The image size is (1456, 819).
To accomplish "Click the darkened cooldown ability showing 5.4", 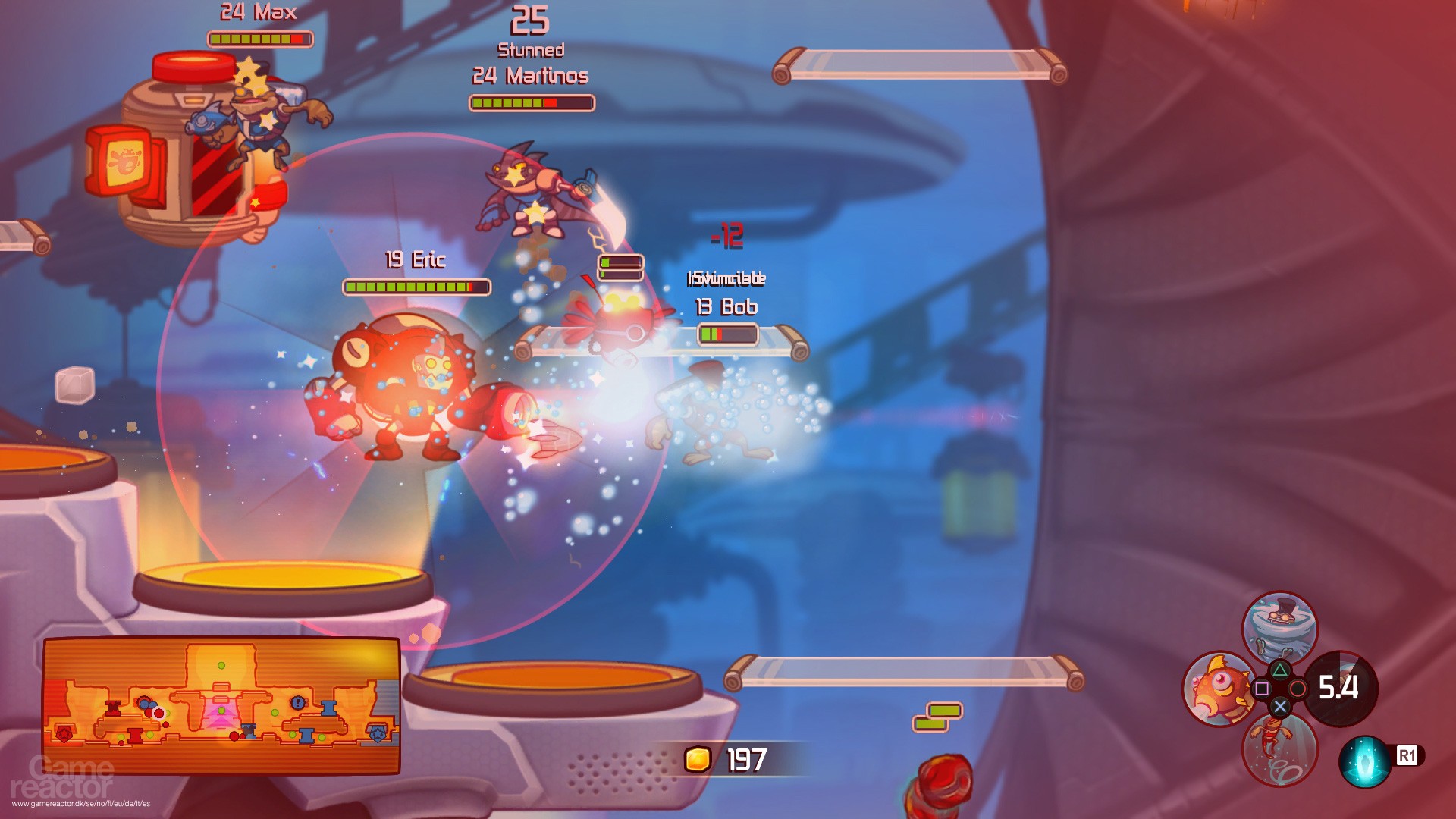I will [1340, 689].
